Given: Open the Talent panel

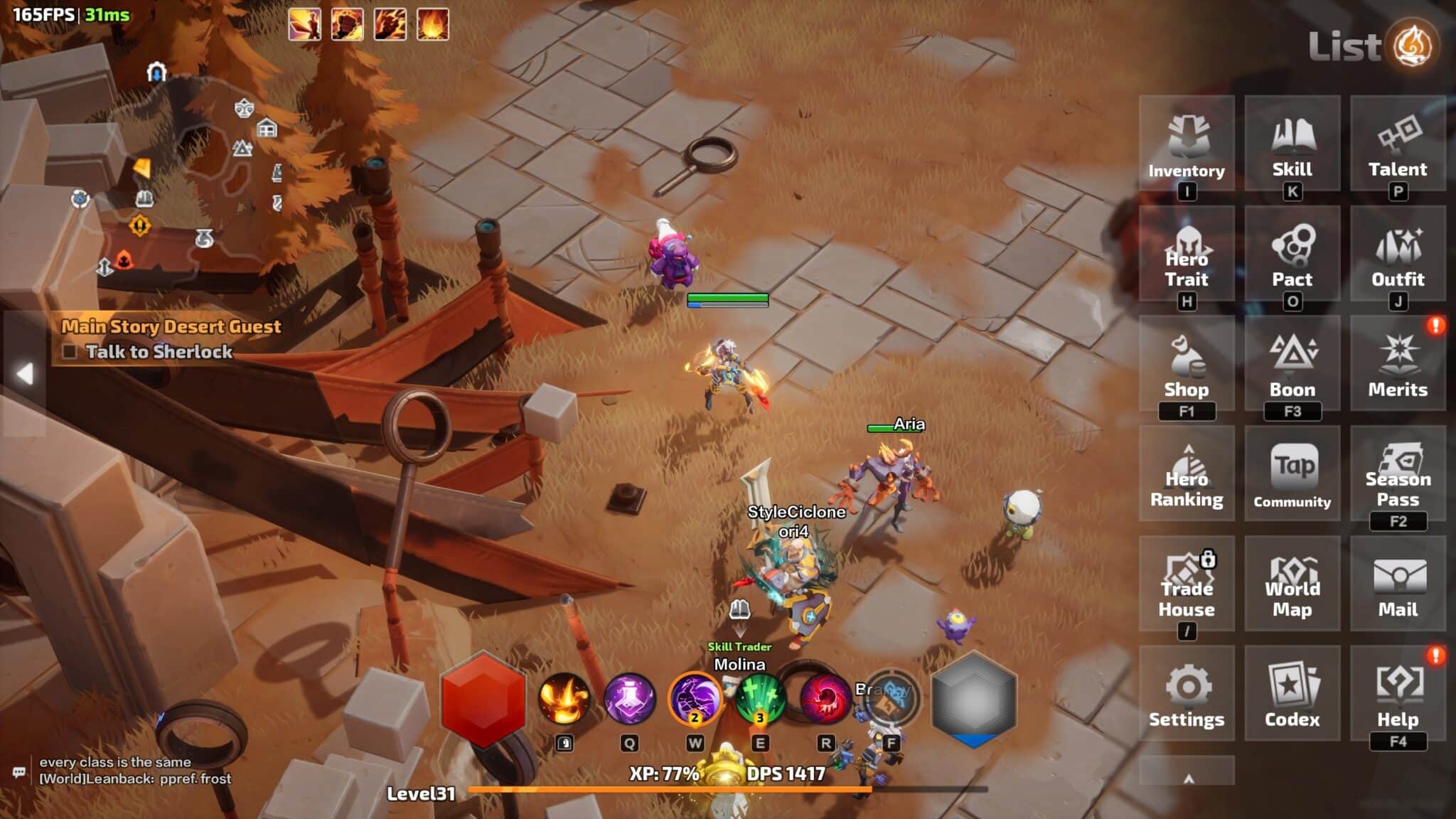Looking at the screenshot, I should pos(1398,144).
